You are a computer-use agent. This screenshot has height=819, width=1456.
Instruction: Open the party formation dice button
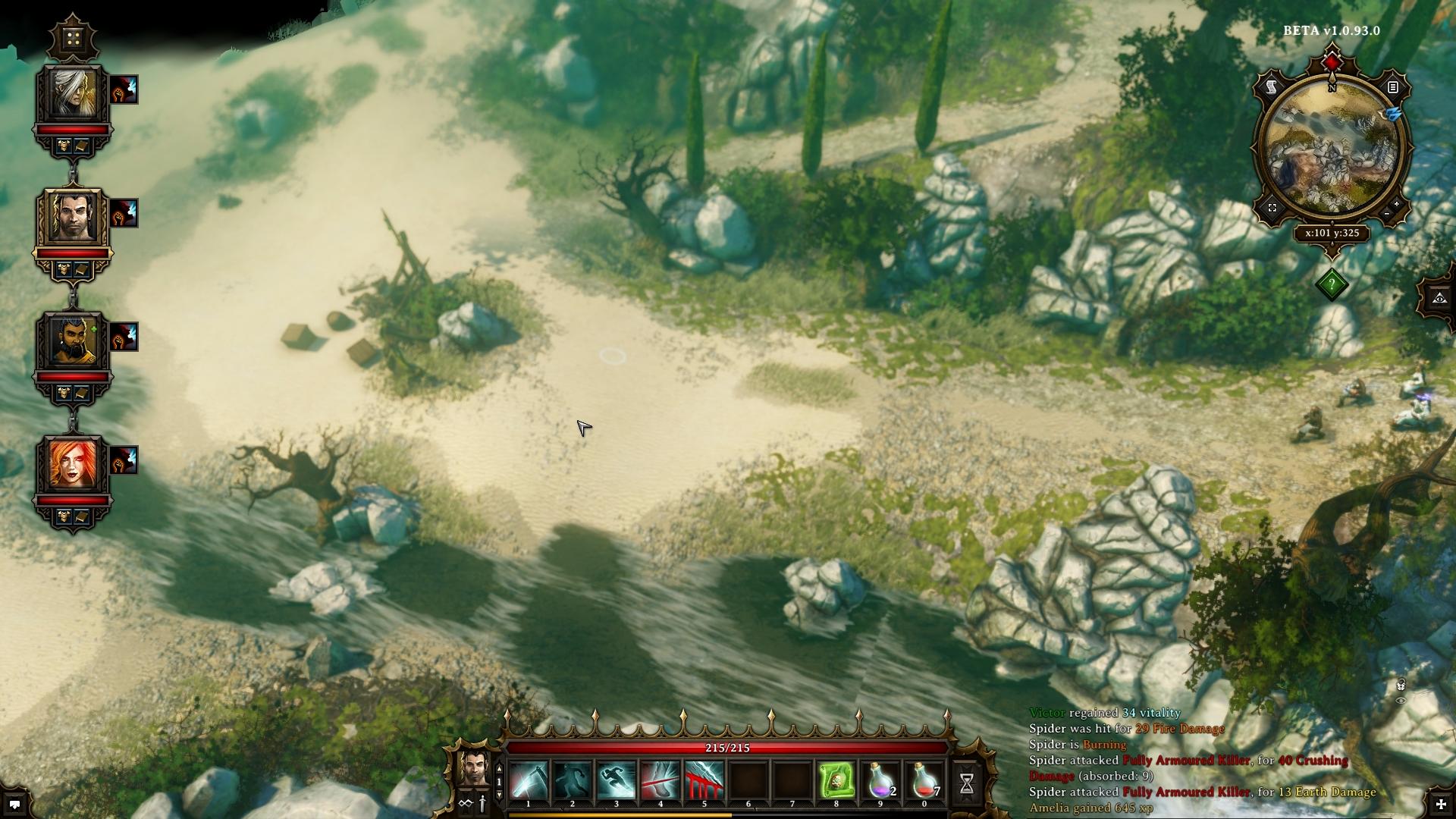click(x=73, y=39)
